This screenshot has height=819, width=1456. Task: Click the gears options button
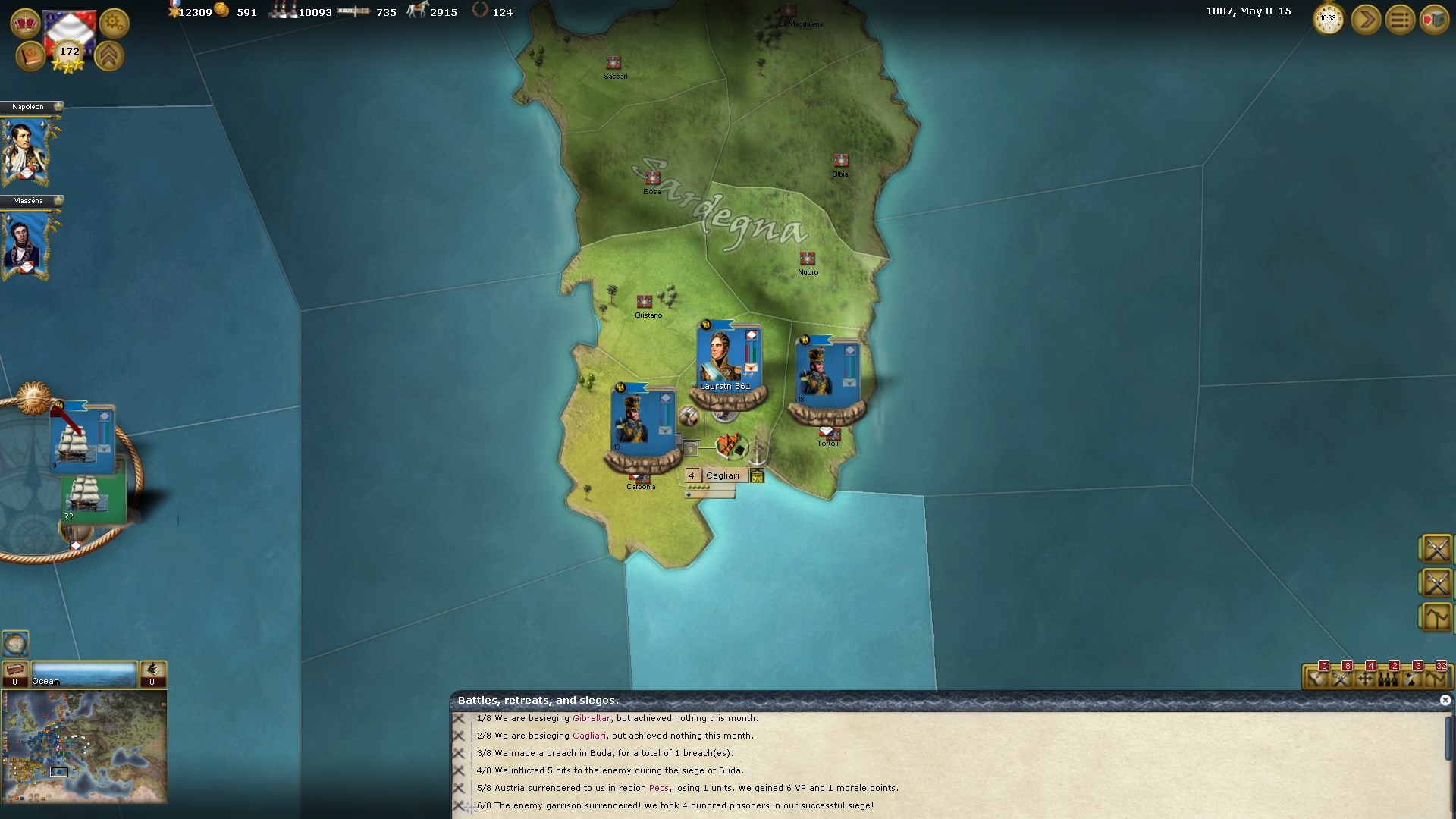point(114,23)
